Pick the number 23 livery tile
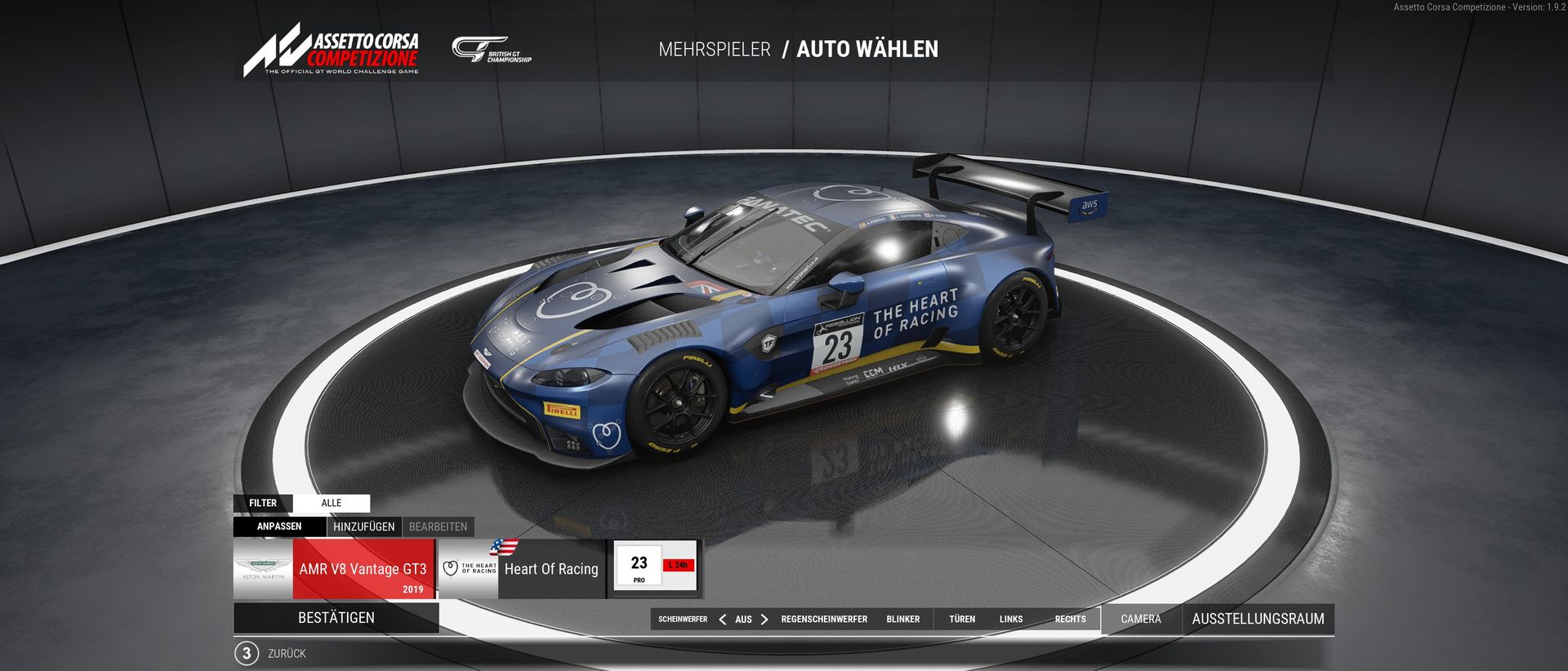 coord(655,568)
